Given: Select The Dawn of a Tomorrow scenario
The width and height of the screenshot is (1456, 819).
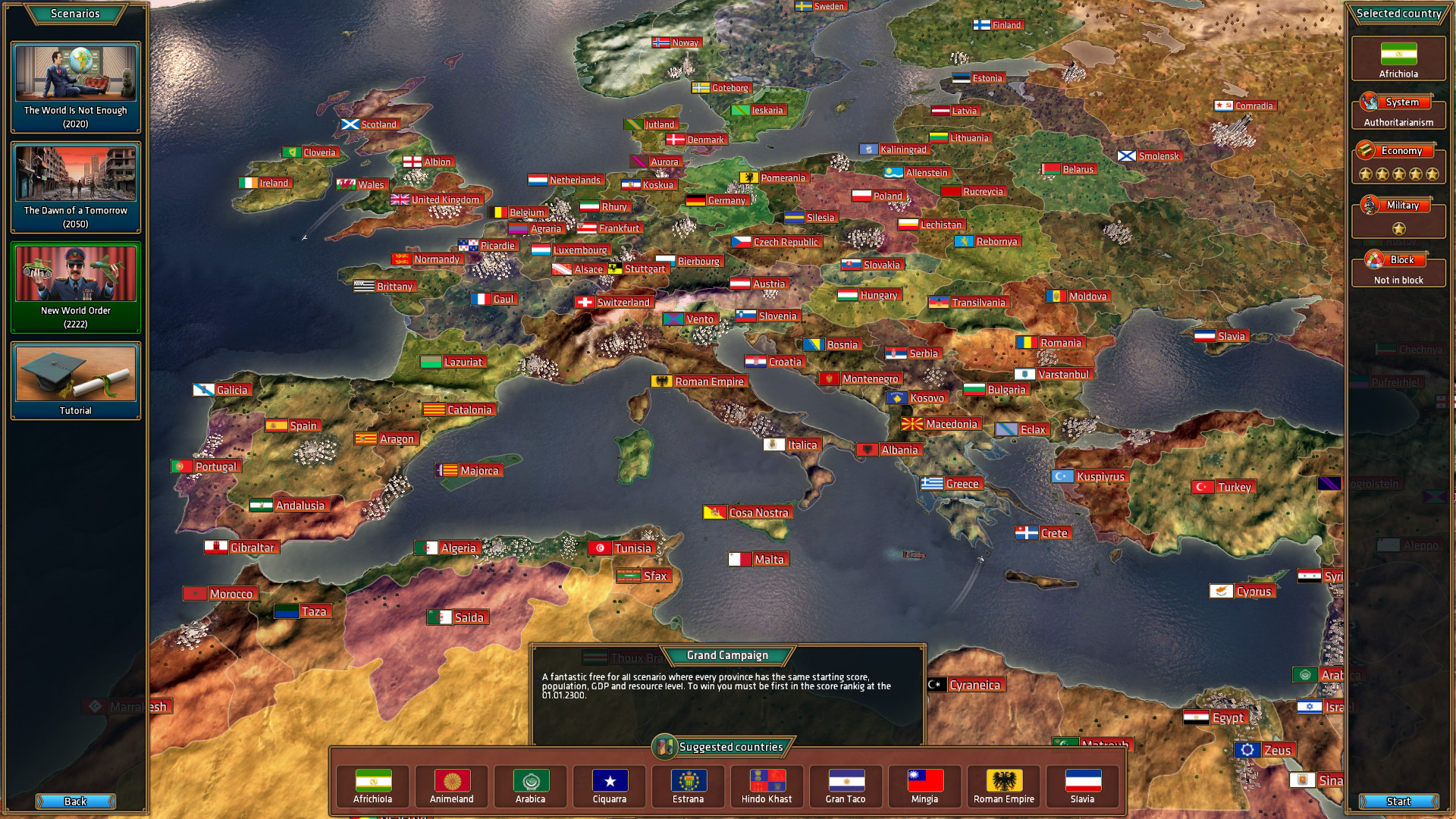Looking at the screenshot, I should tap(74, 186).
